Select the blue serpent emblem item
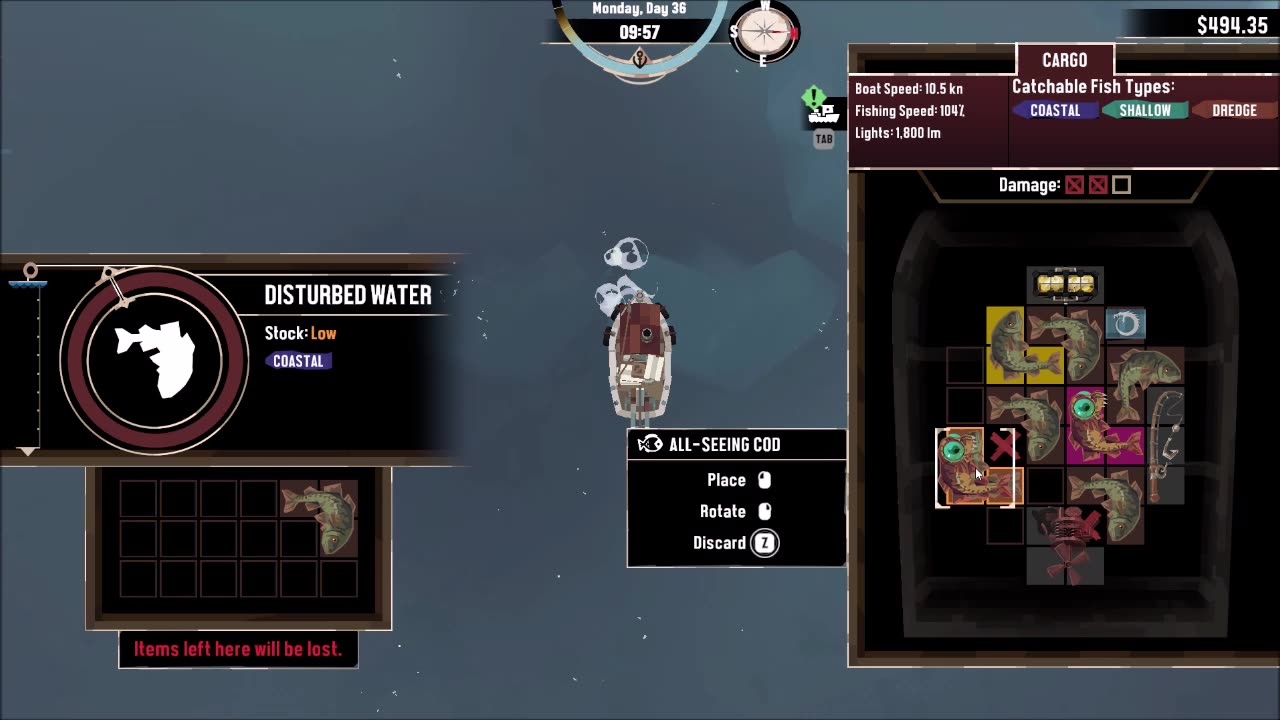This screenshot has width=1280, height=720. point(1125,324)
